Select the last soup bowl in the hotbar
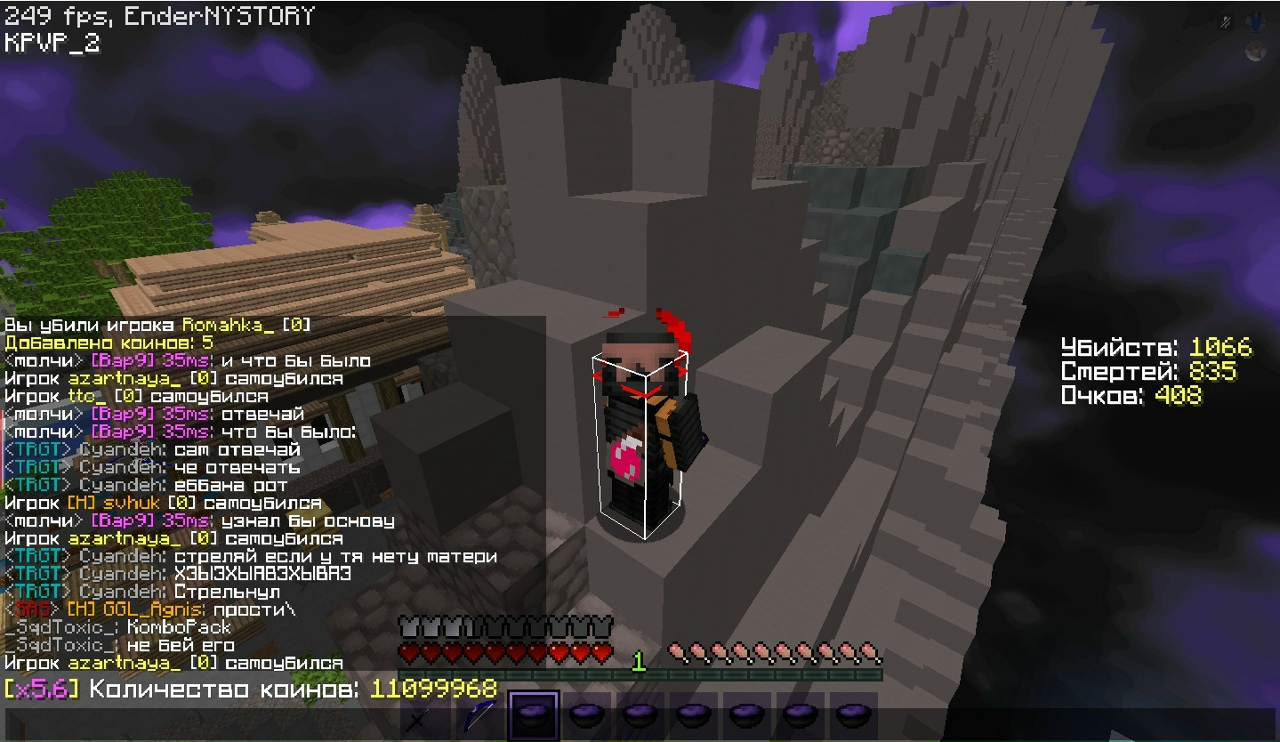This screenshot has height=742, width=1280. [851, 714]
